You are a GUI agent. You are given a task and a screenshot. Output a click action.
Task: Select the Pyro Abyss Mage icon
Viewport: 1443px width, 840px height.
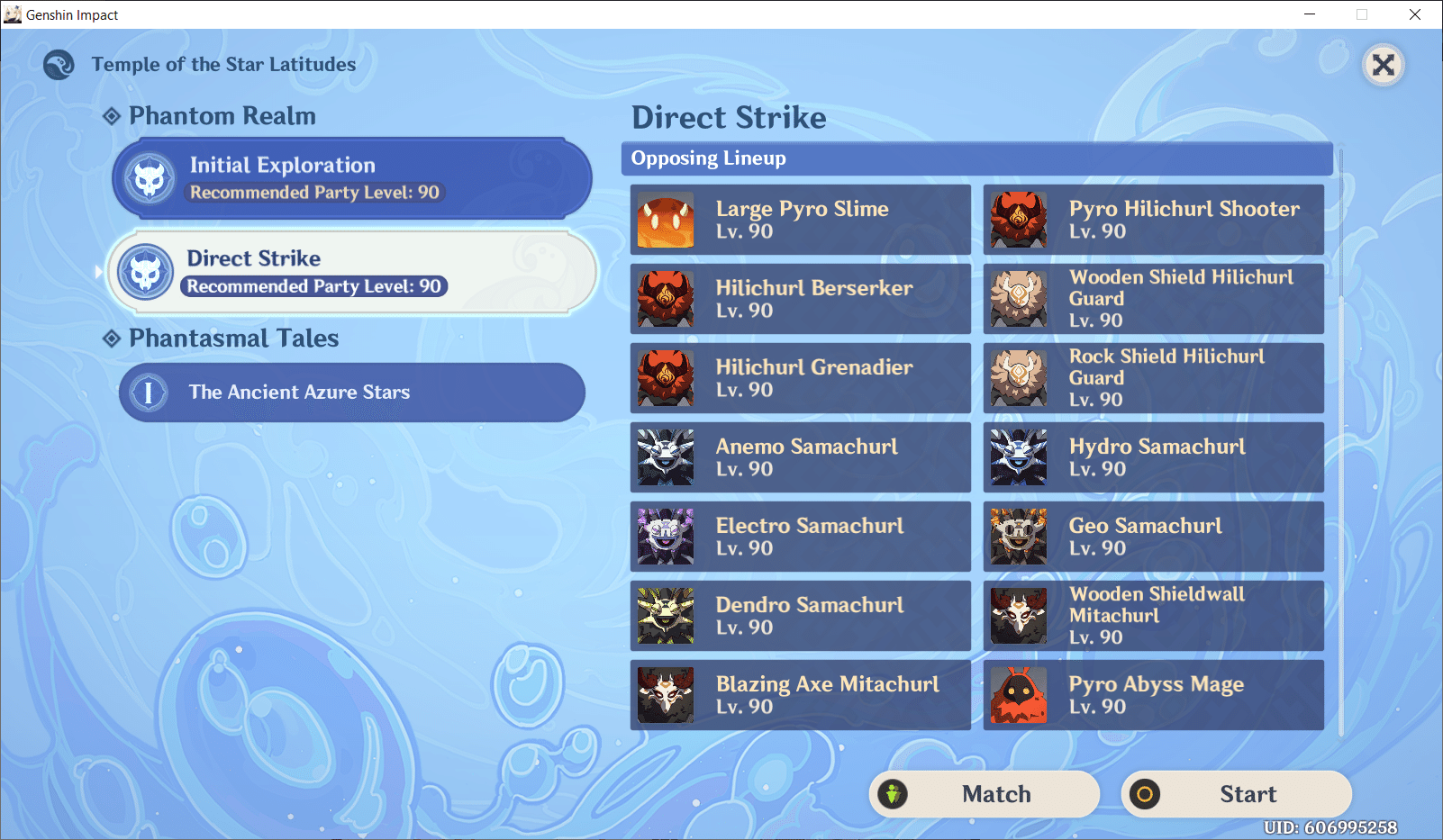1018,695
